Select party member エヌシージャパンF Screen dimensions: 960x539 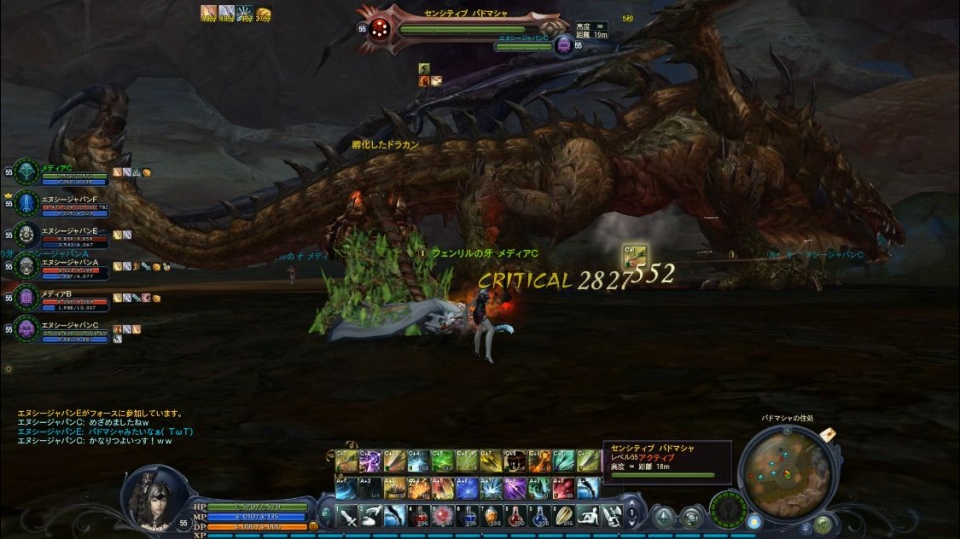(x=27, y=203)
